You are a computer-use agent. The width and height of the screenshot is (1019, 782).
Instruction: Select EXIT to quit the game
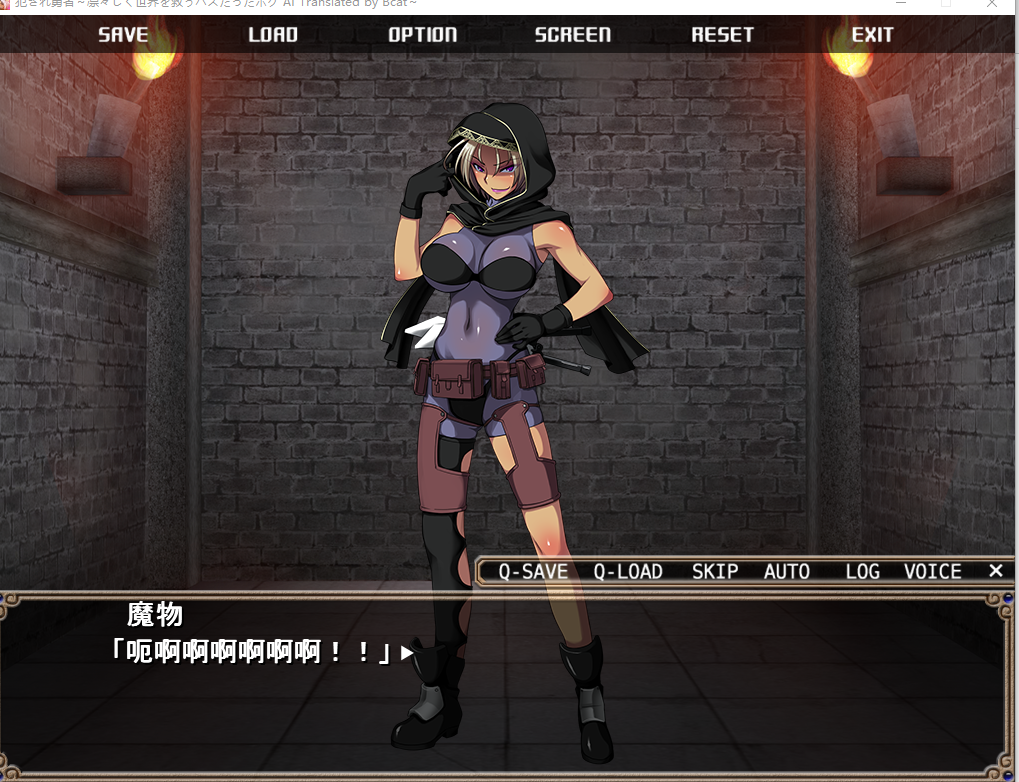(x=872, y=35)
